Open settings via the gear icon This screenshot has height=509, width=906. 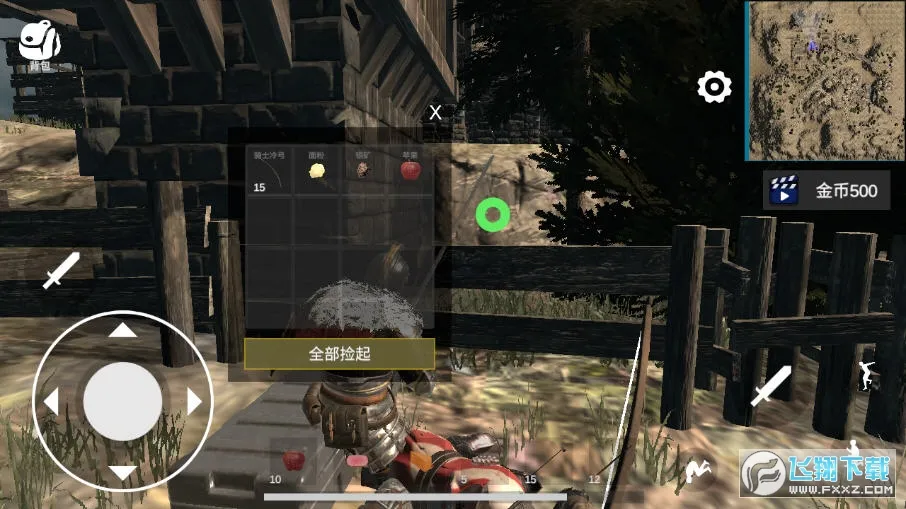[x=714, y=88]
